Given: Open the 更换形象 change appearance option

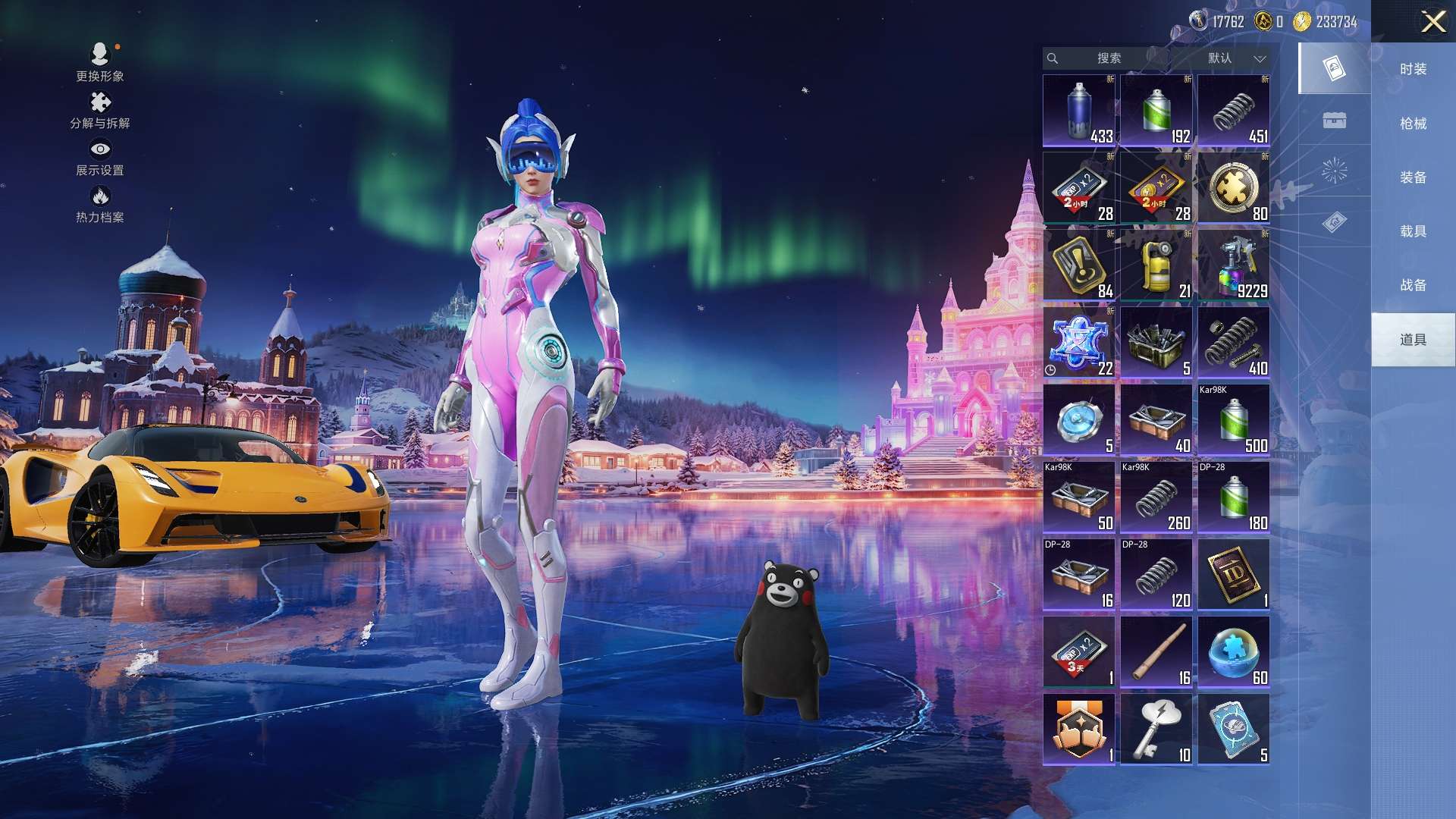Looking at the screenshot, I should tap(100, 62).
